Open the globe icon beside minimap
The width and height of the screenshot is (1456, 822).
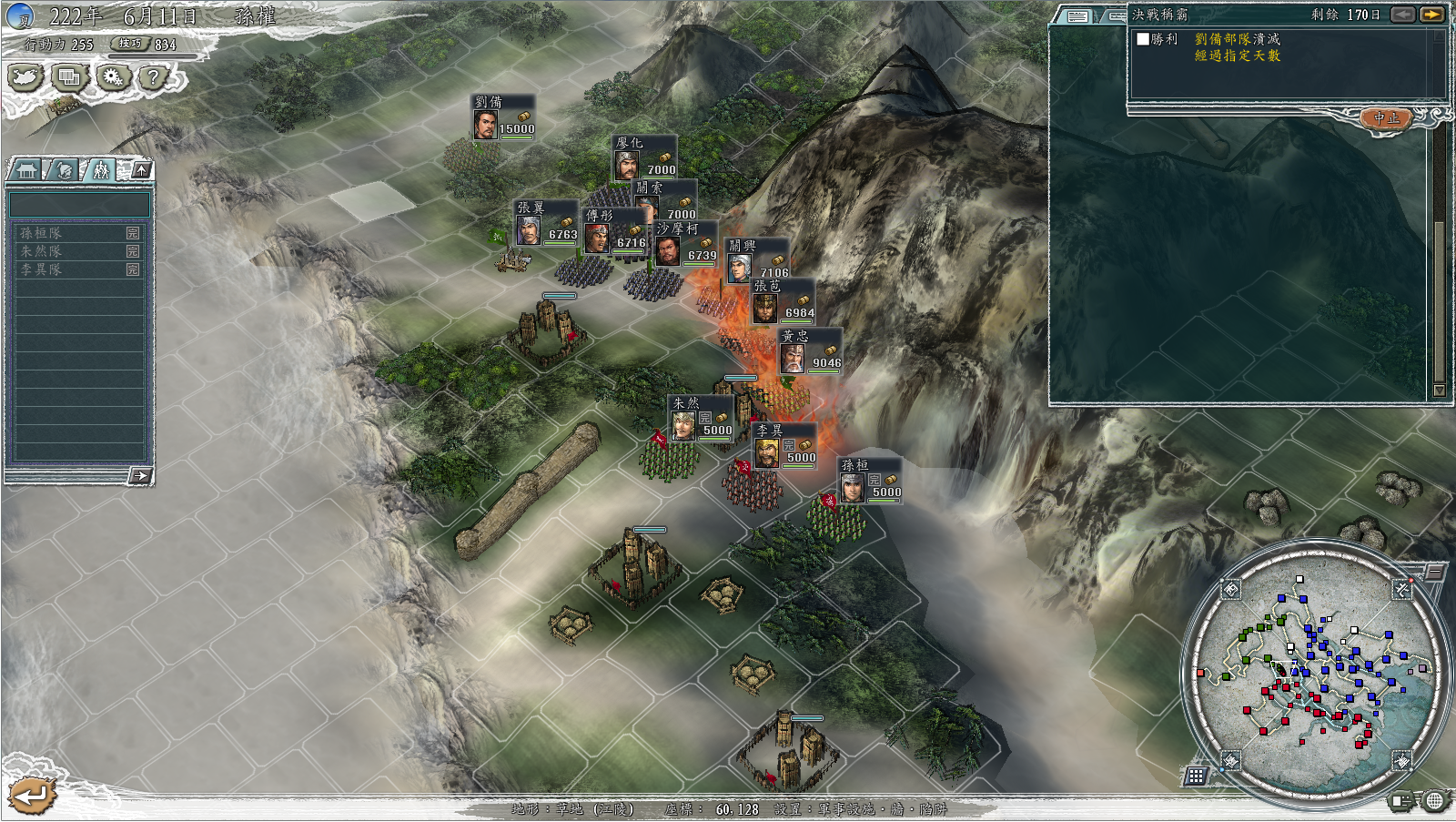1435,801
